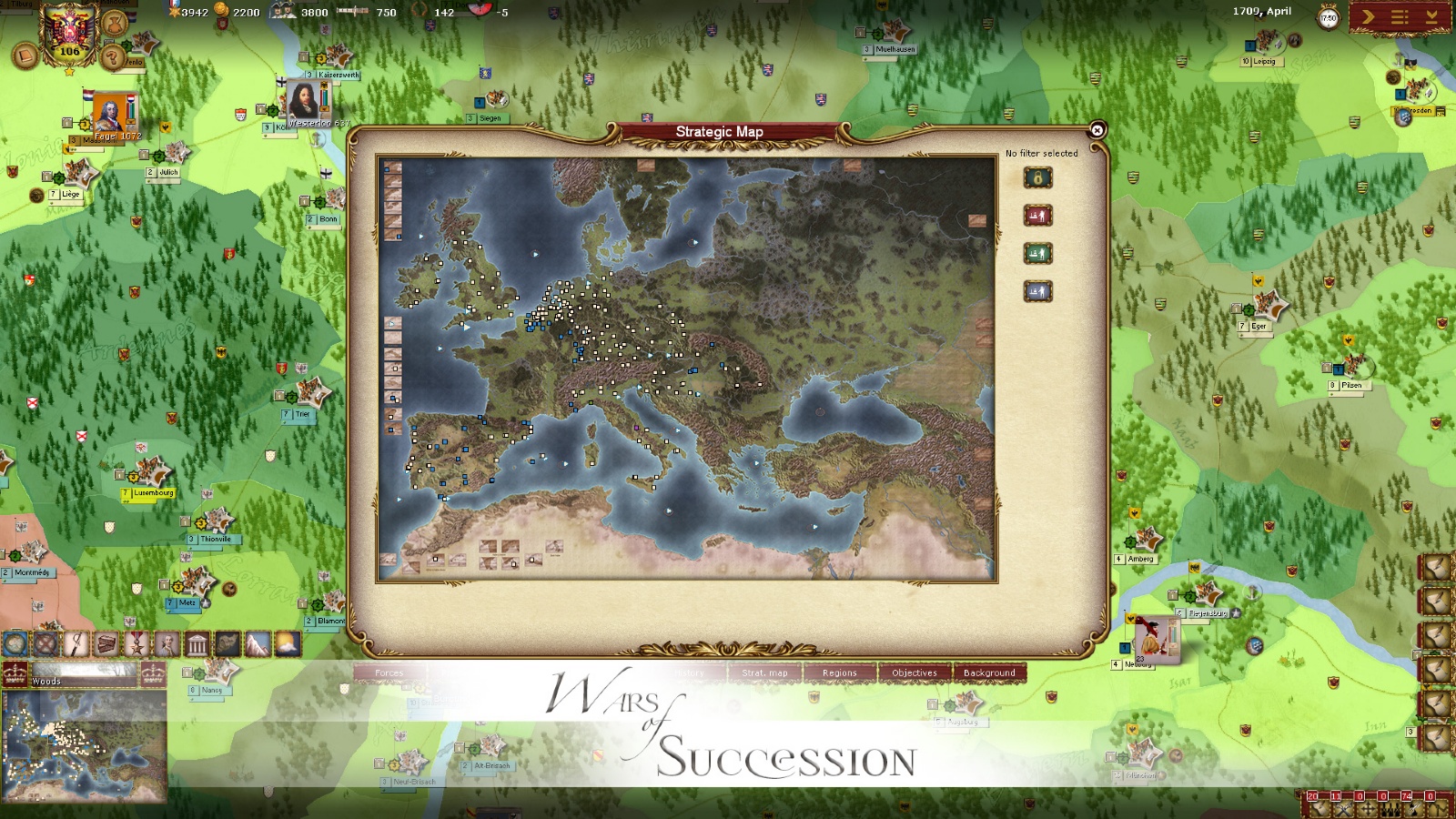This screenshot has width=1456, height=819.
Task: Click the down-arrow save button
Action: 1431,16
